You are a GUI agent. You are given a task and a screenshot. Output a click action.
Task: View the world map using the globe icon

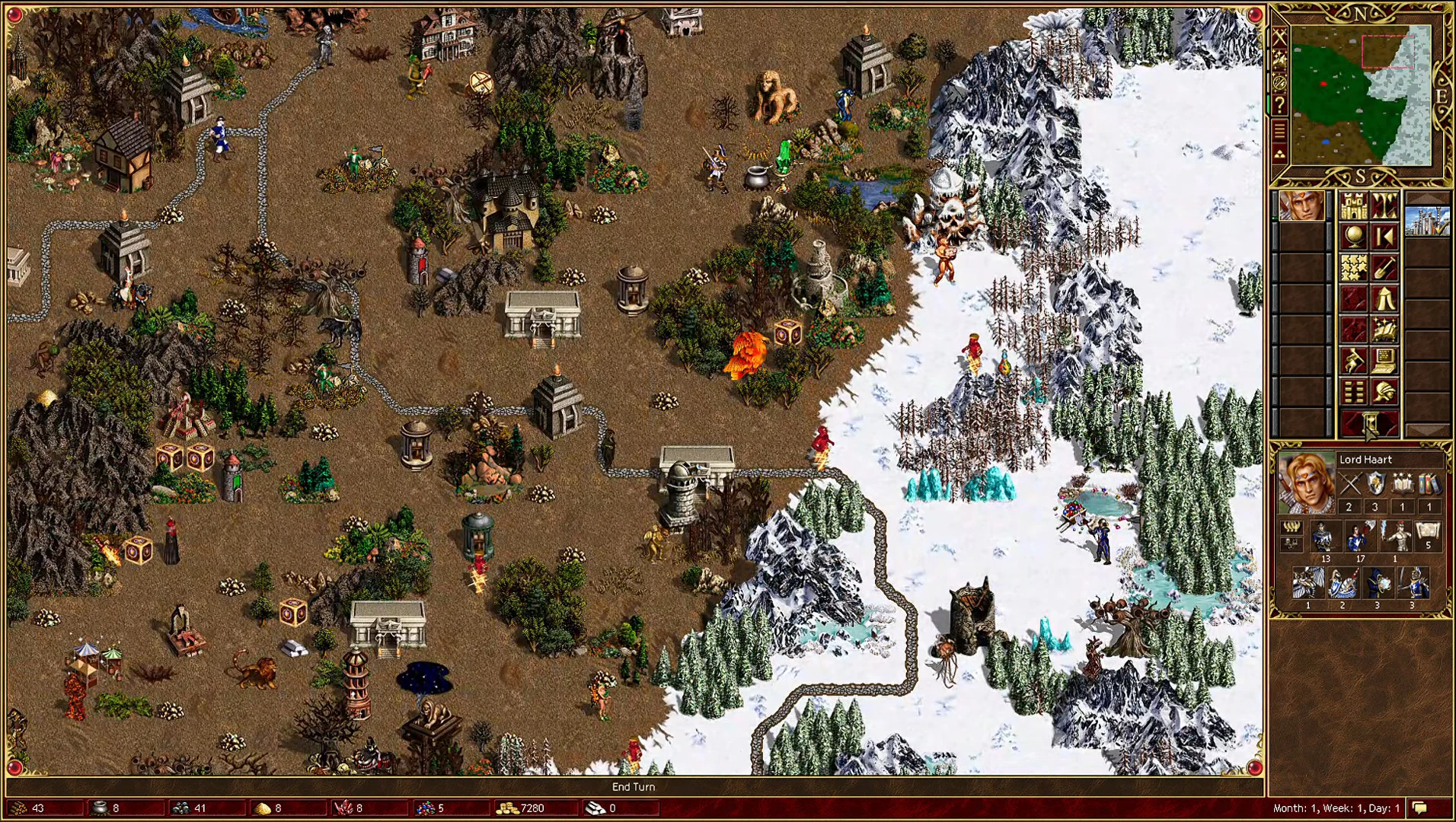(1355, 237)
